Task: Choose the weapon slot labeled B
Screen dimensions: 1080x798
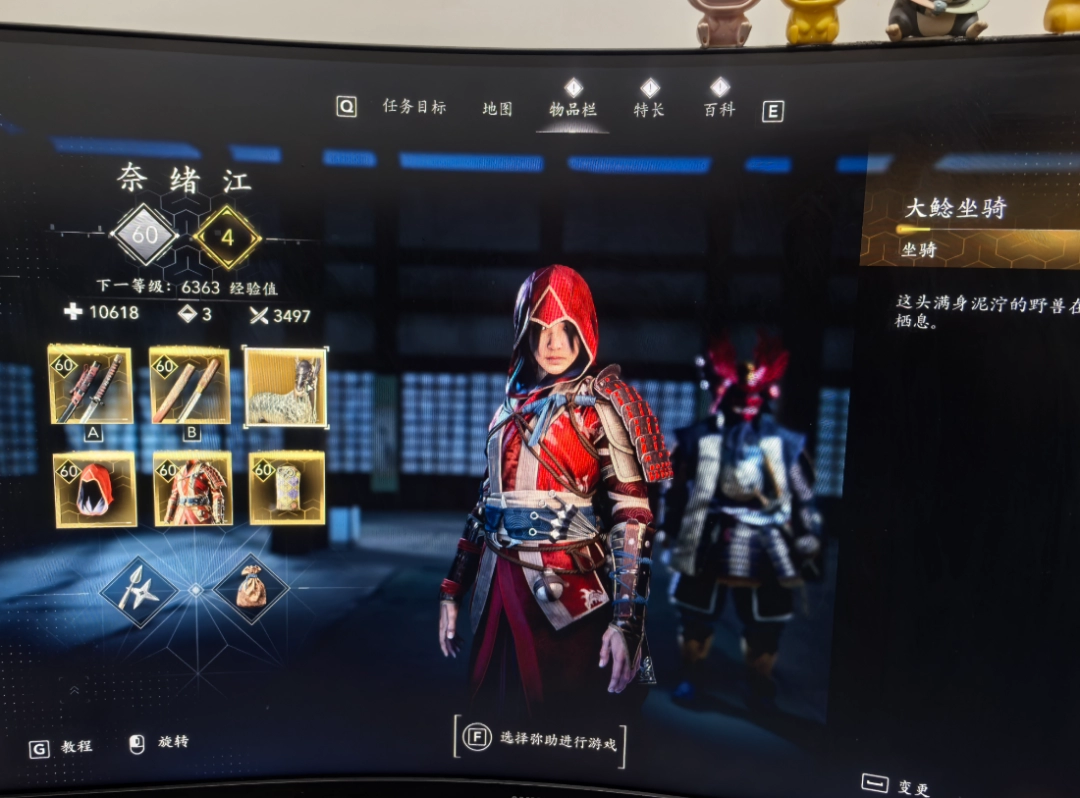Action: (189, 385)
